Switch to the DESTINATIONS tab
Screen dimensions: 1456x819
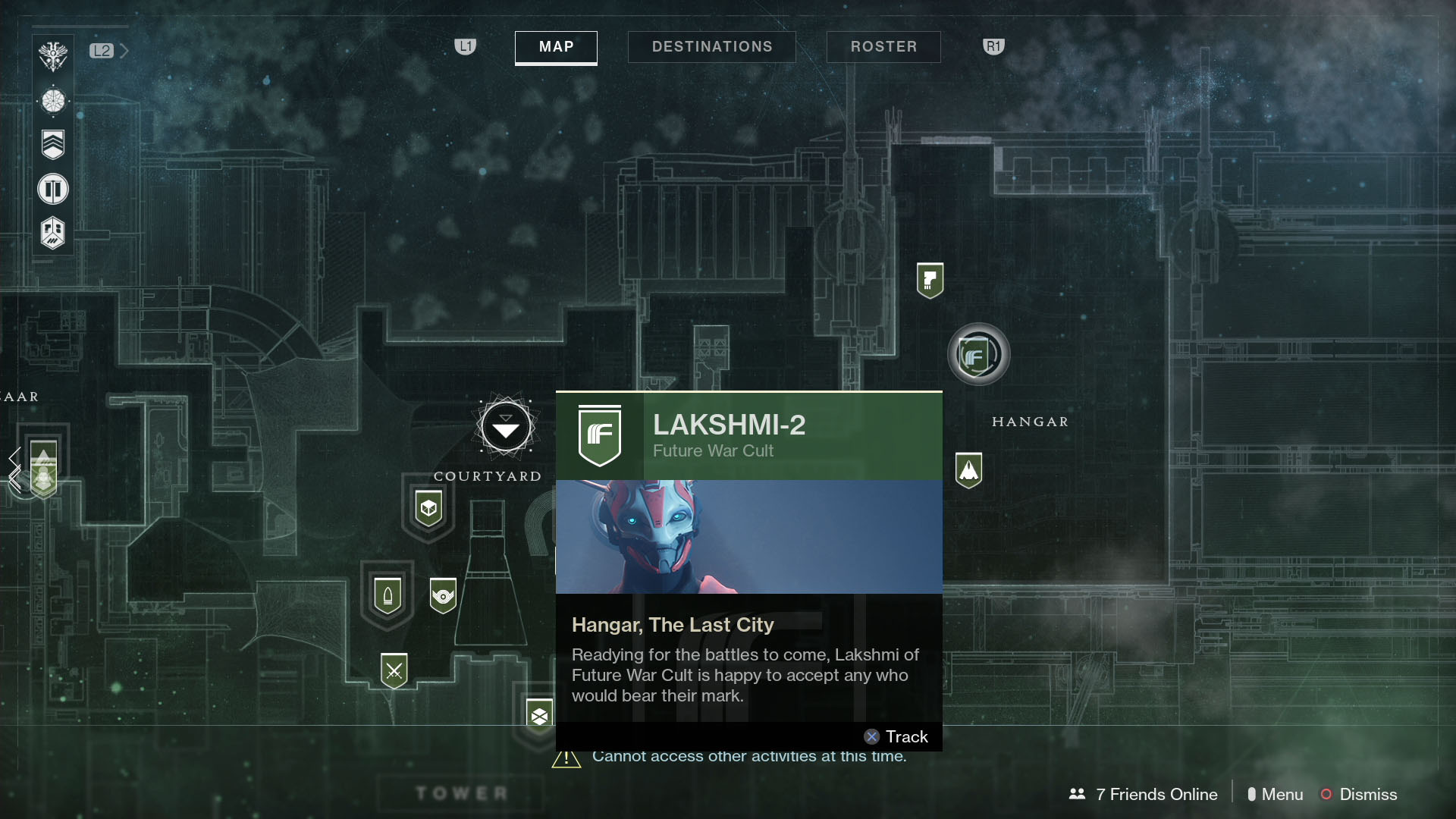711,46
